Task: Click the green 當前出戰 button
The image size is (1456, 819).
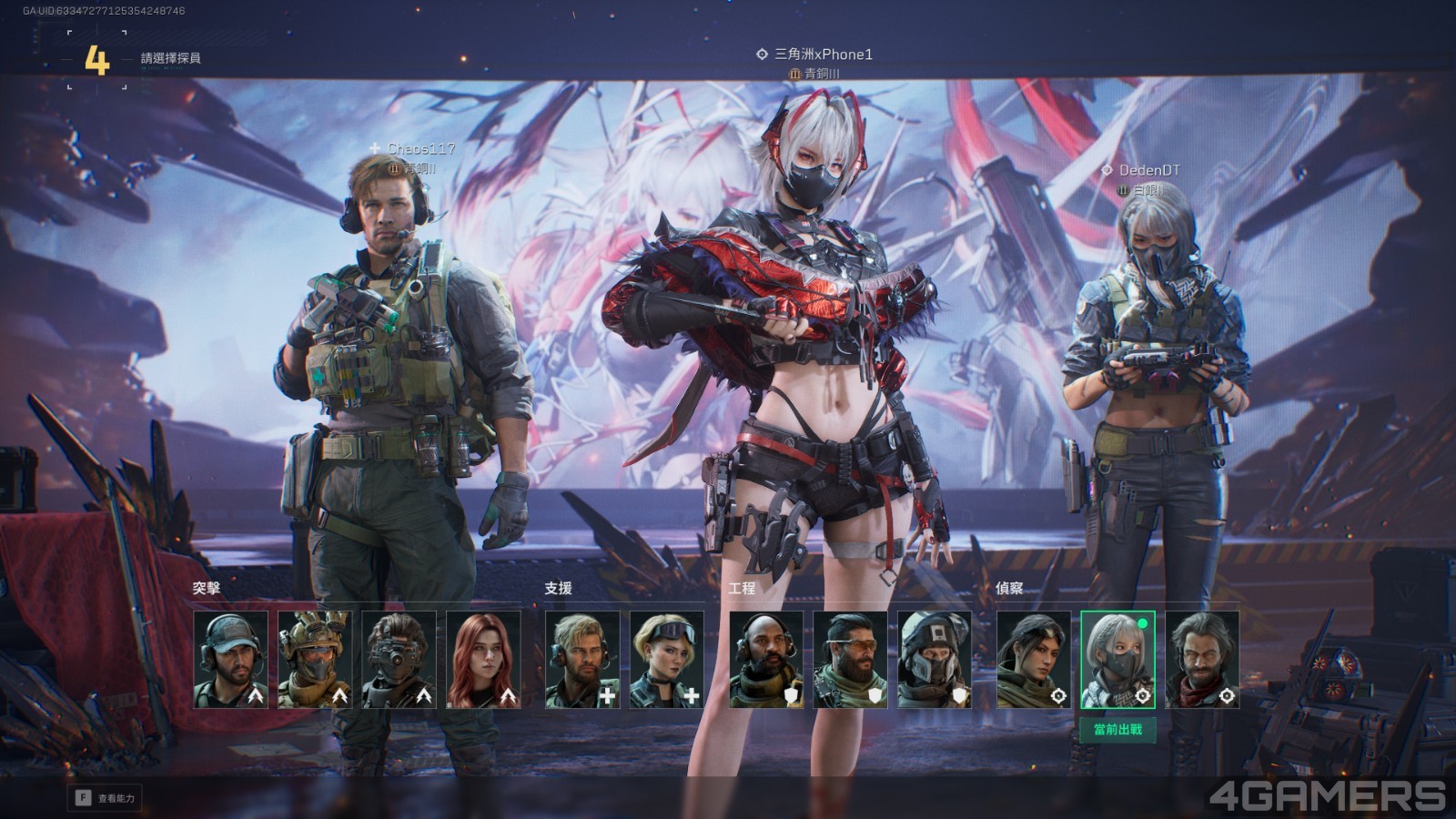Action: pos(1117,730)
